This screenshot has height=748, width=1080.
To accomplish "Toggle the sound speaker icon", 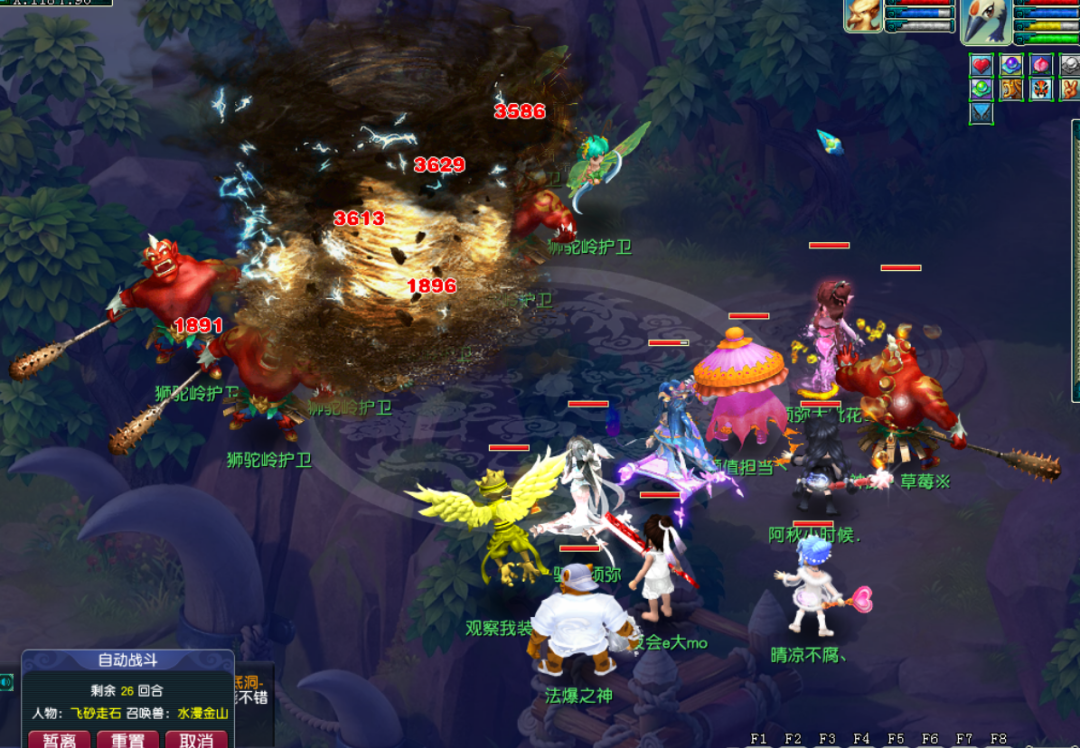I will coord(7,683).
